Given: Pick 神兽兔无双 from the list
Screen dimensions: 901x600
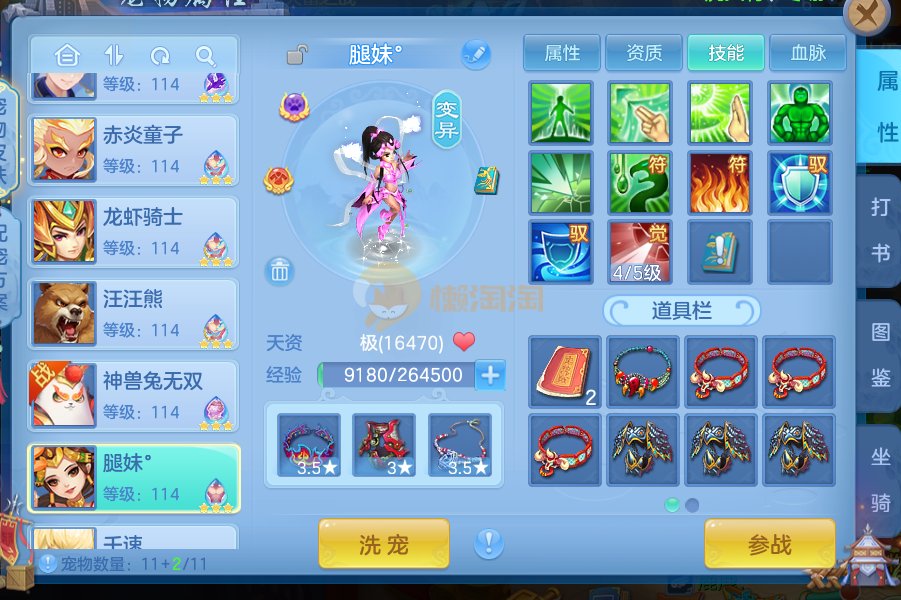Looking at the screenshot, I should pyautogui.click(x=133, y=396).
